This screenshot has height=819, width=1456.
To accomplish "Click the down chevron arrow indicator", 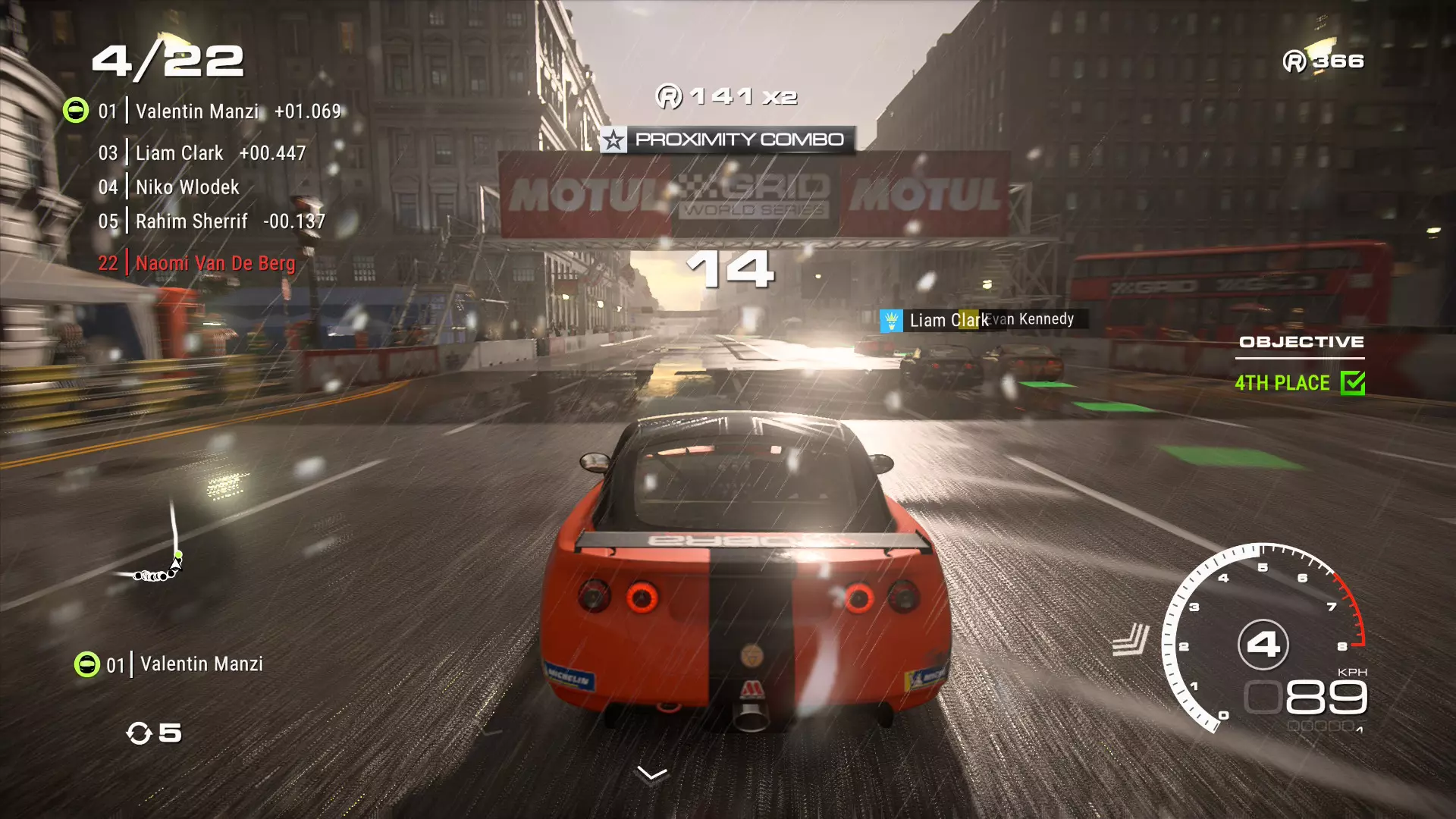I will click(652, 773).
